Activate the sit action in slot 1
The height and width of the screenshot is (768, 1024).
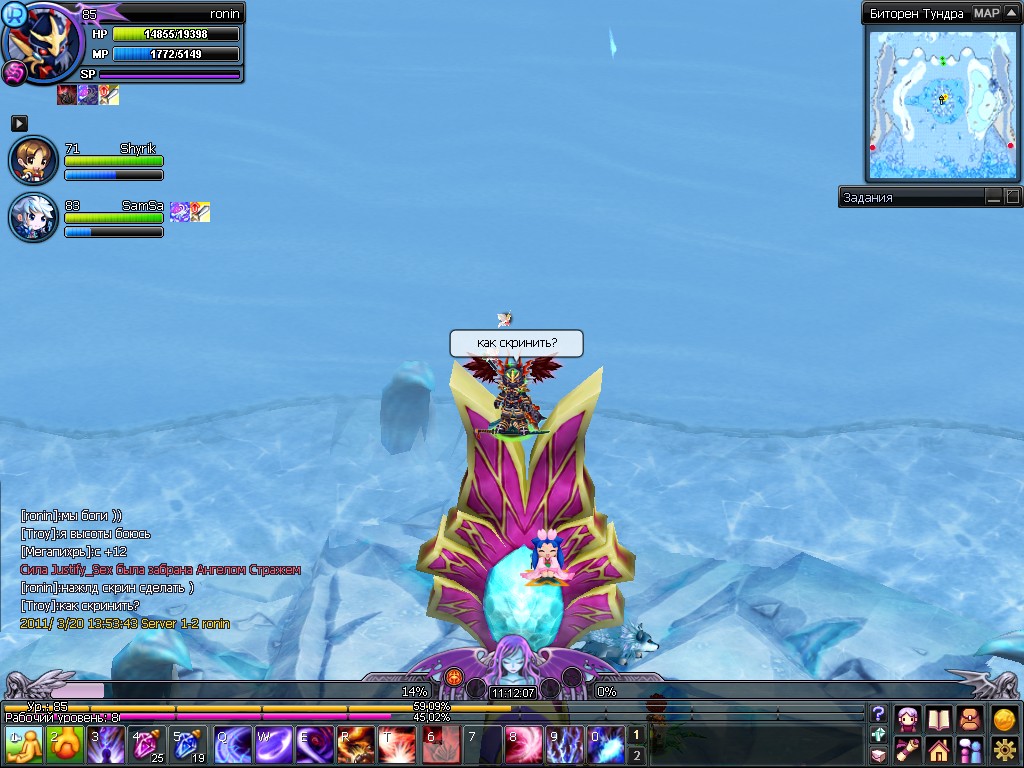click(24, 746)
